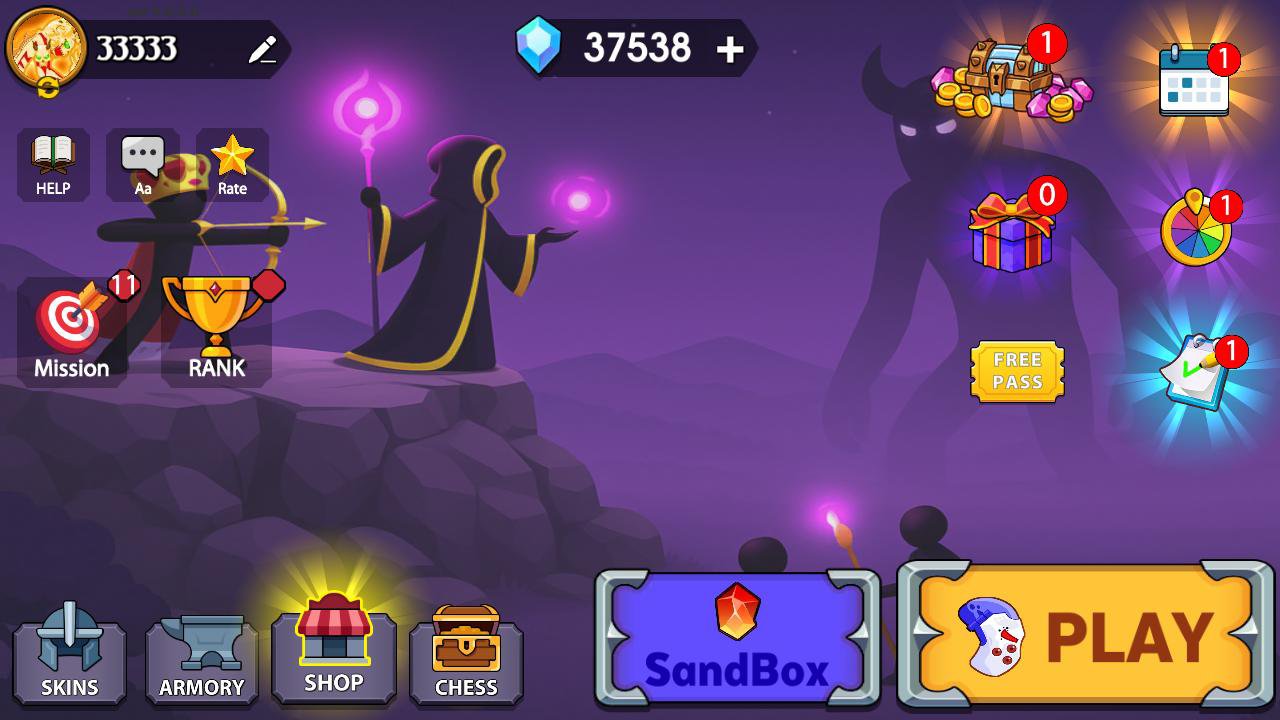Open the SKINS helmet icon
This screenshot has width=1280, height=720.
click(68, 655)
